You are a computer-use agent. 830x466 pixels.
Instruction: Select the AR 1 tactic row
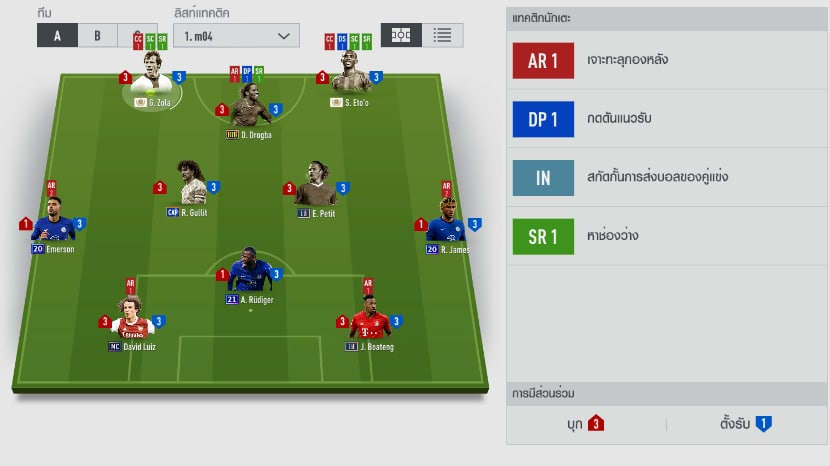[x=666, y=61]
